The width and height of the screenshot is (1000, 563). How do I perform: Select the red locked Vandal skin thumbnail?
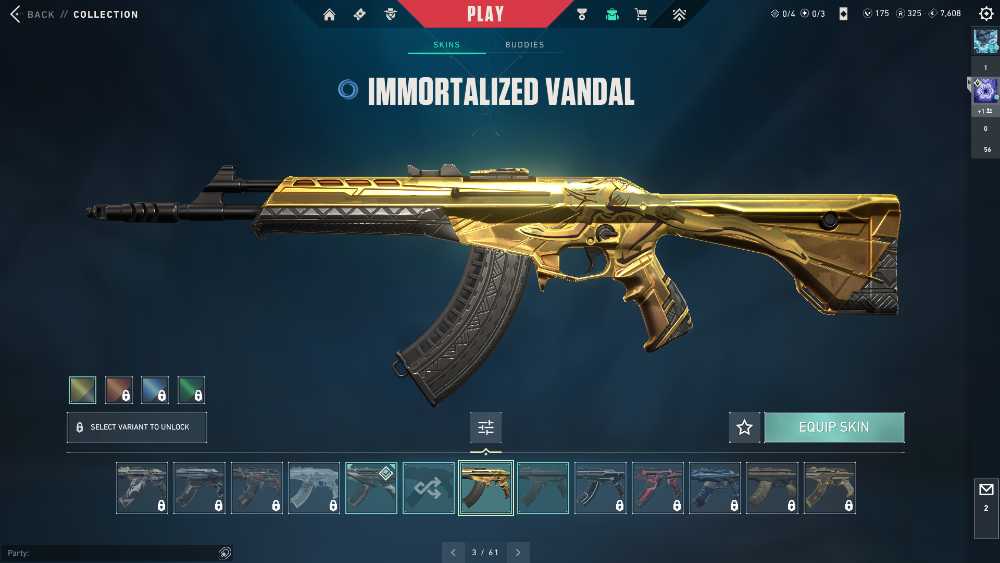657,487
